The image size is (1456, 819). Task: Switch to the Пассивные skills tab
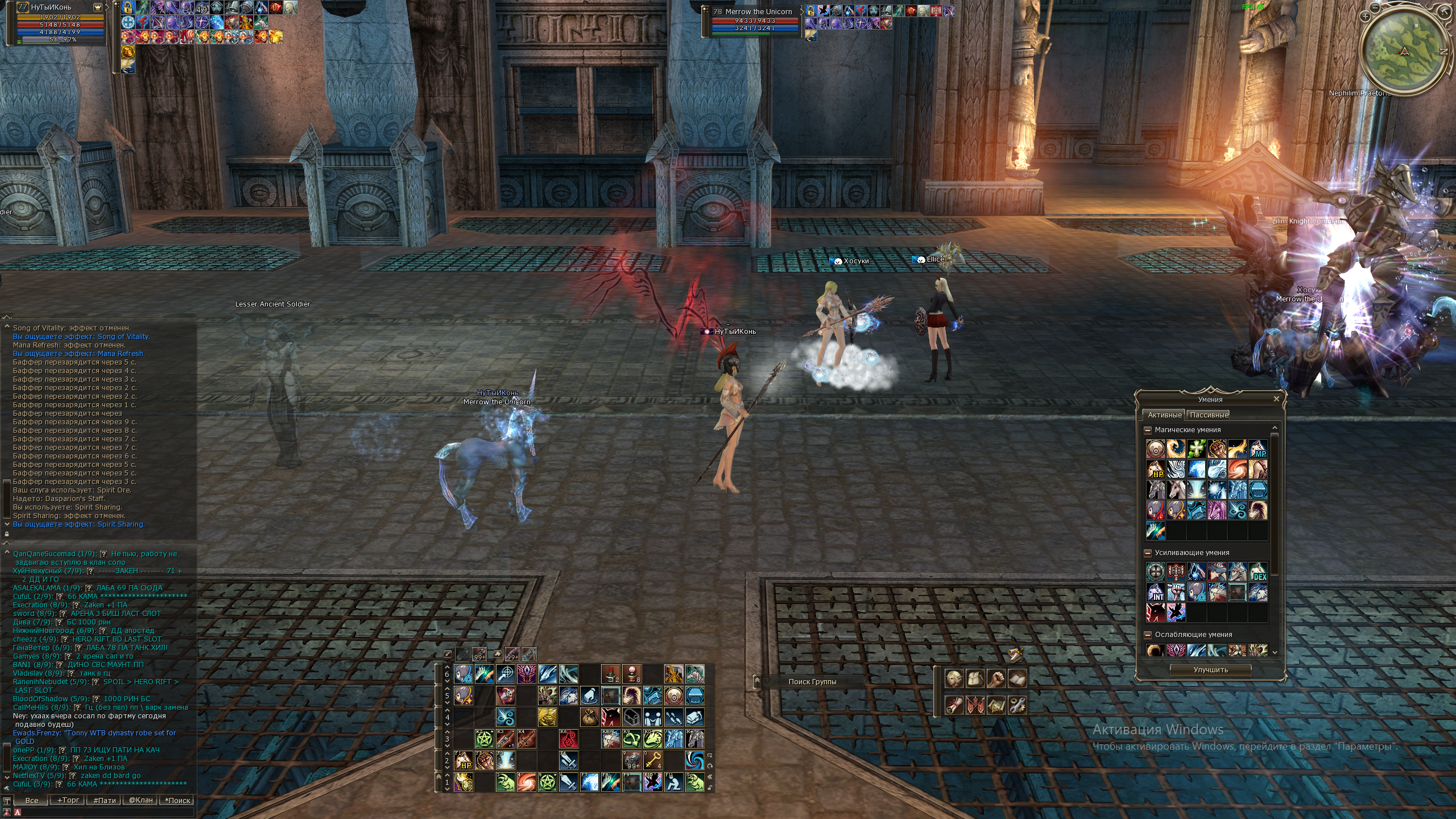point(1209,415)
